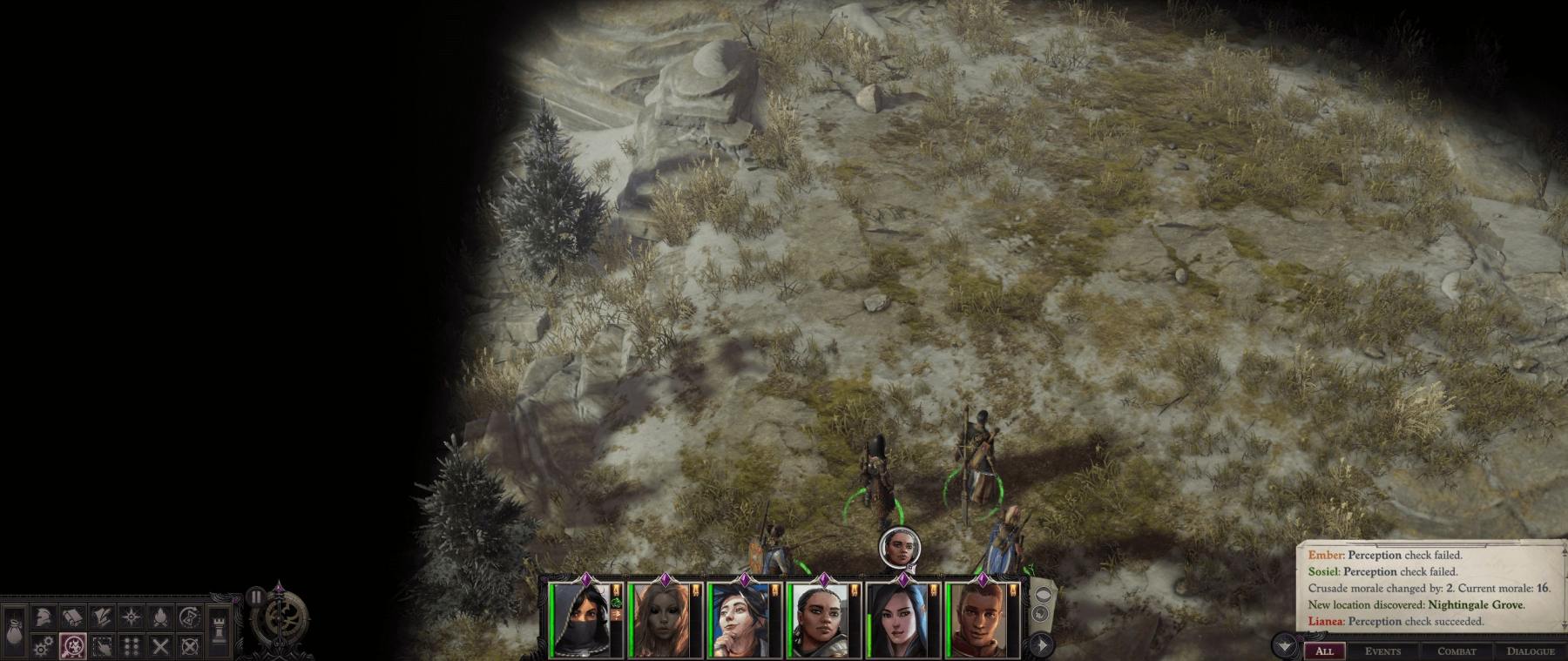Open the party formation dots icon

pos(132,646)
